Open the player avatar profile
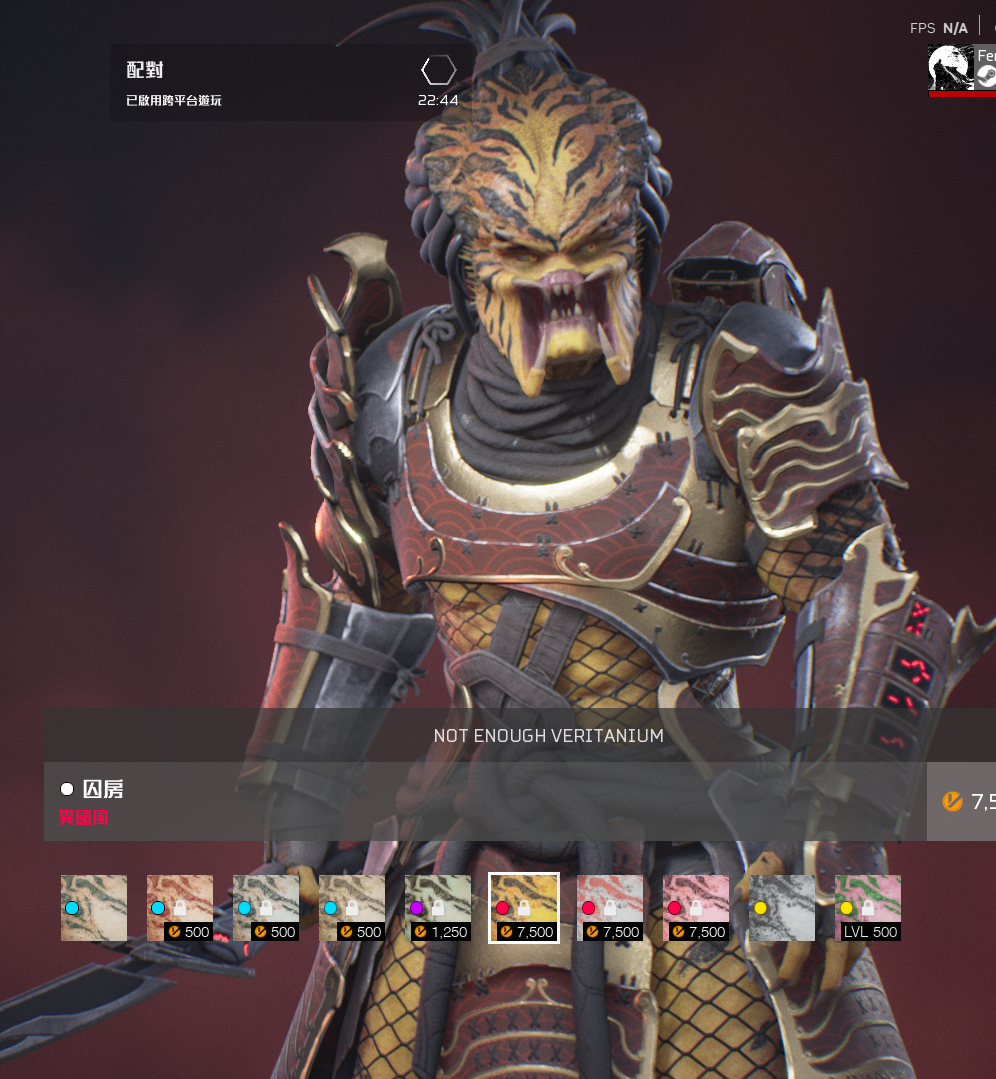This screenshot has width=996, height=1079. [951, 67]
